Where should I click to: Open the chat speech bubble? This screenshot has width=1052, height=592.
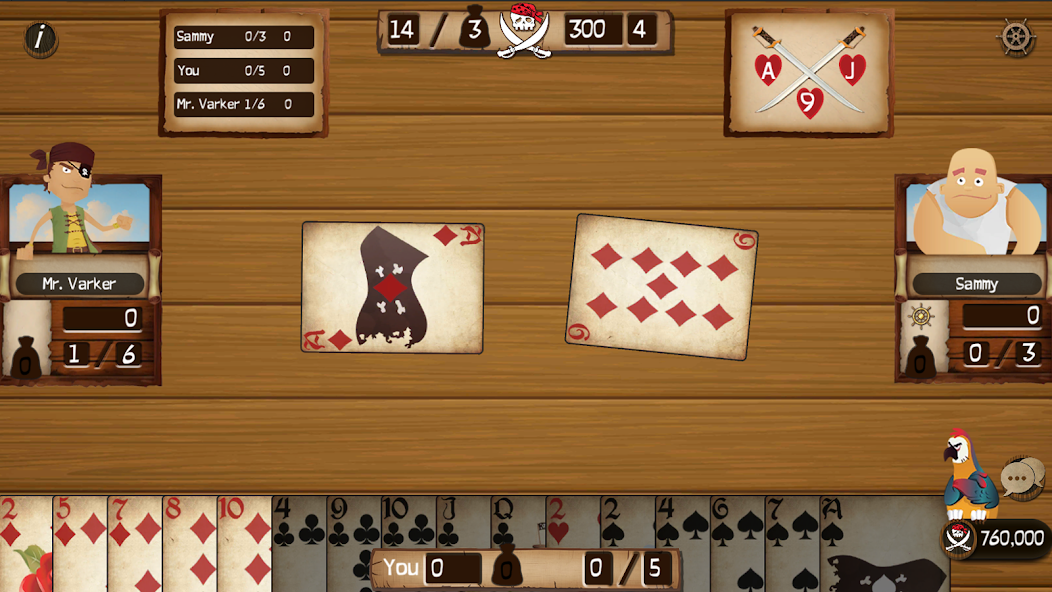click(x=1020, y=479)
